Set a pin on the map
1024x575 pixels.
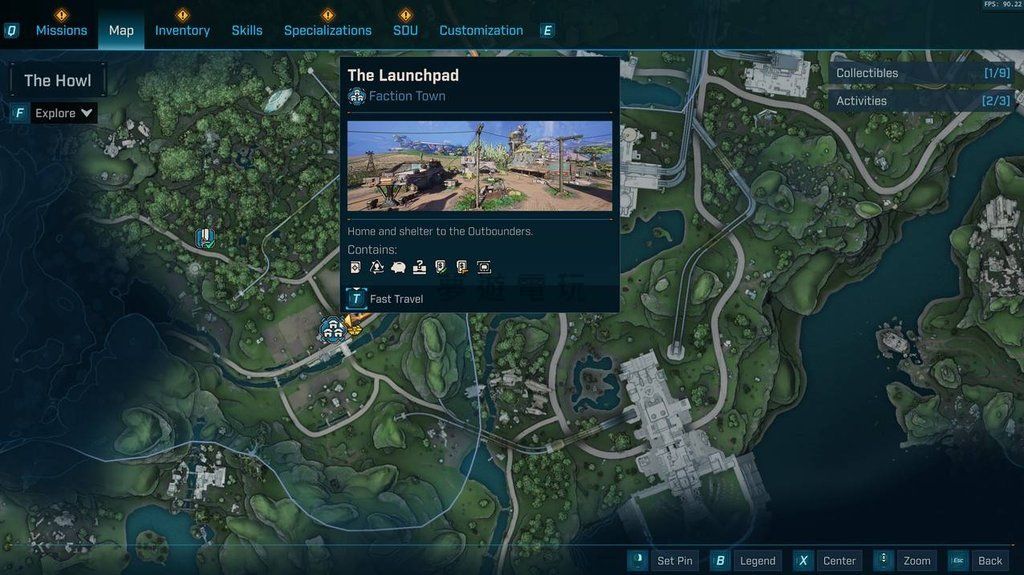pyautogui.click(x=662, y=561)
